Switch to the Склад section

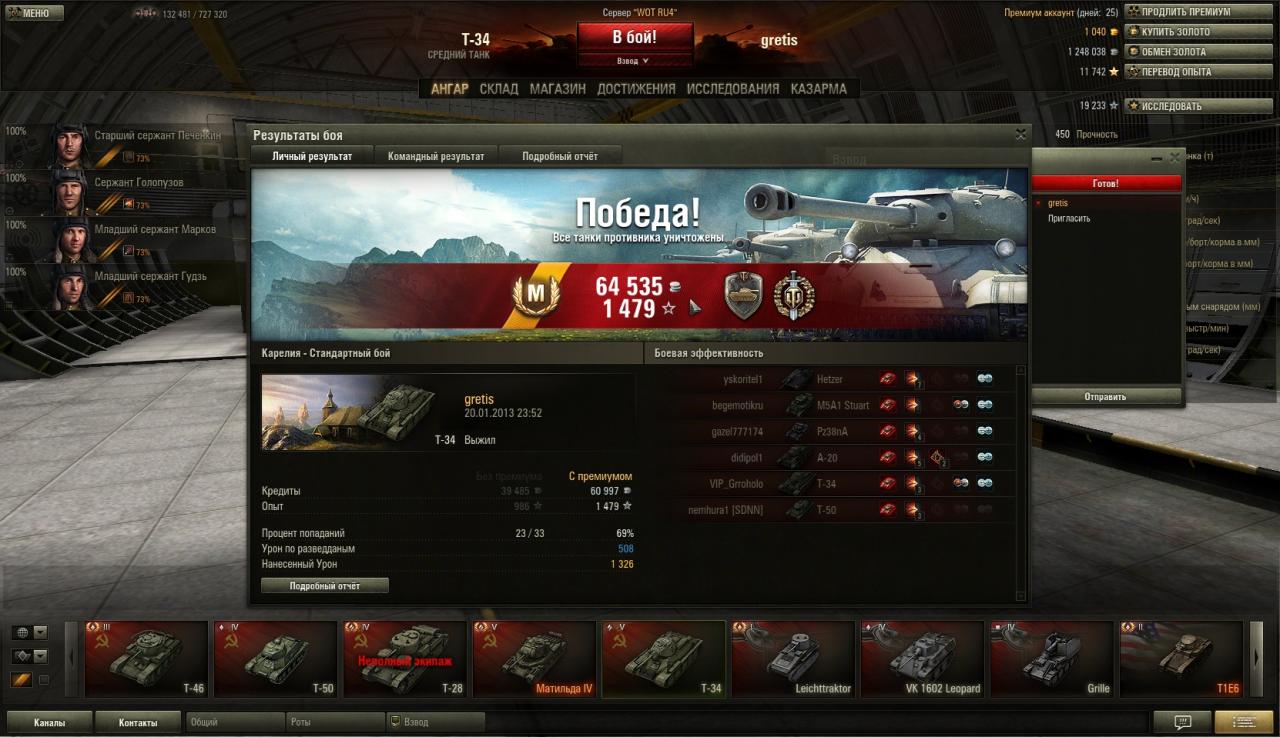(498, 88)
